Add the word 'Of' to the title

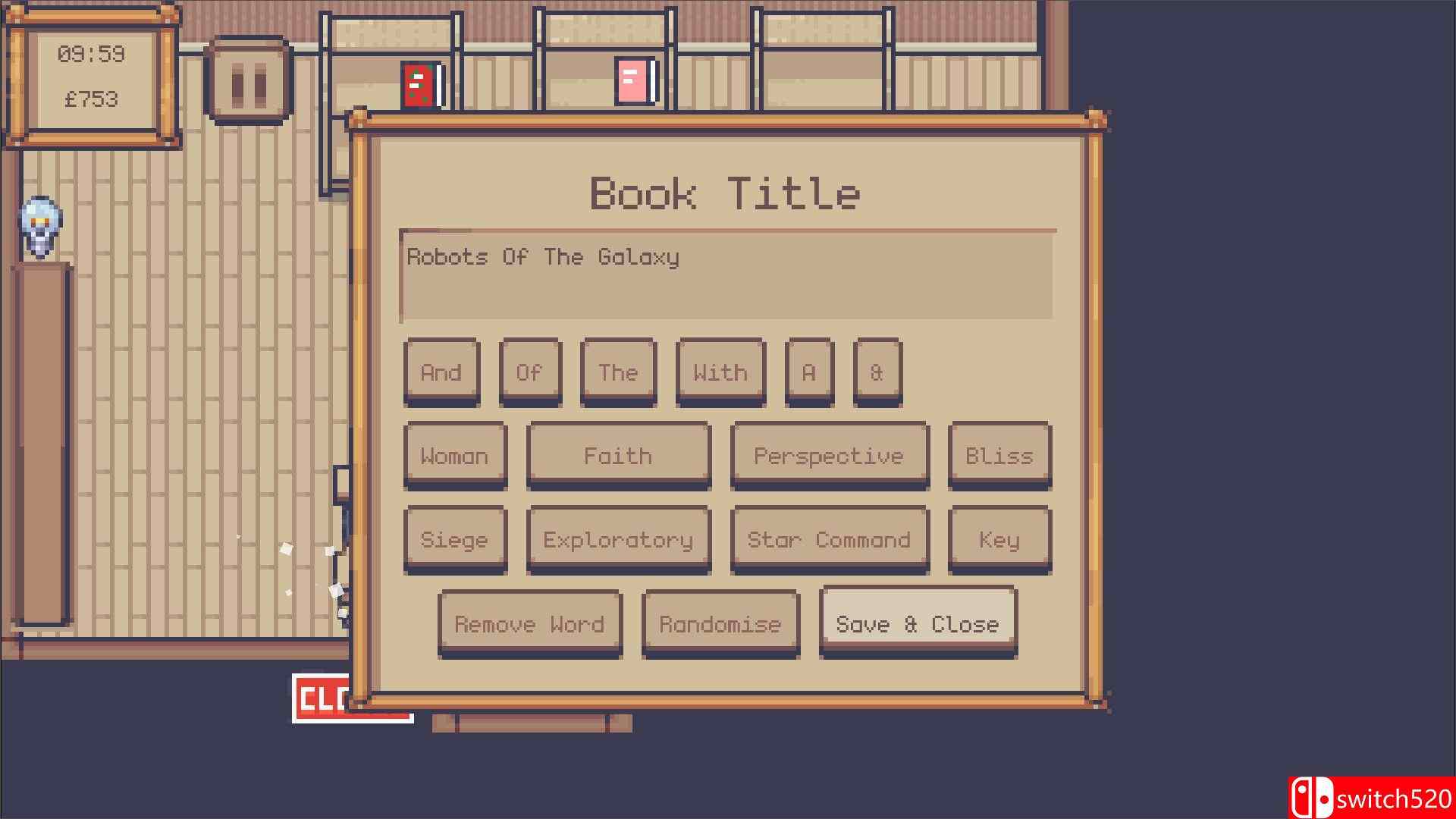point(530,372)
